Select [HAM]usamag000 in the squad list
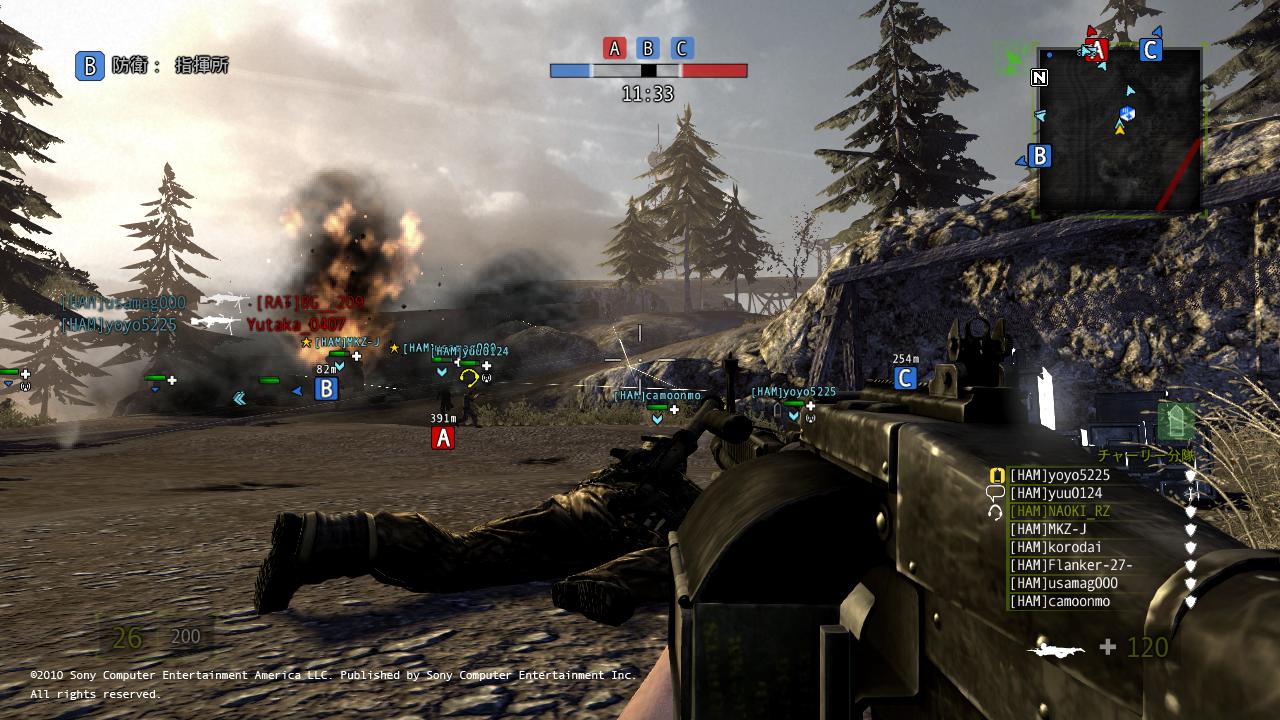This screenshot has width=1280, height=720. click(x=1063, y=583)
